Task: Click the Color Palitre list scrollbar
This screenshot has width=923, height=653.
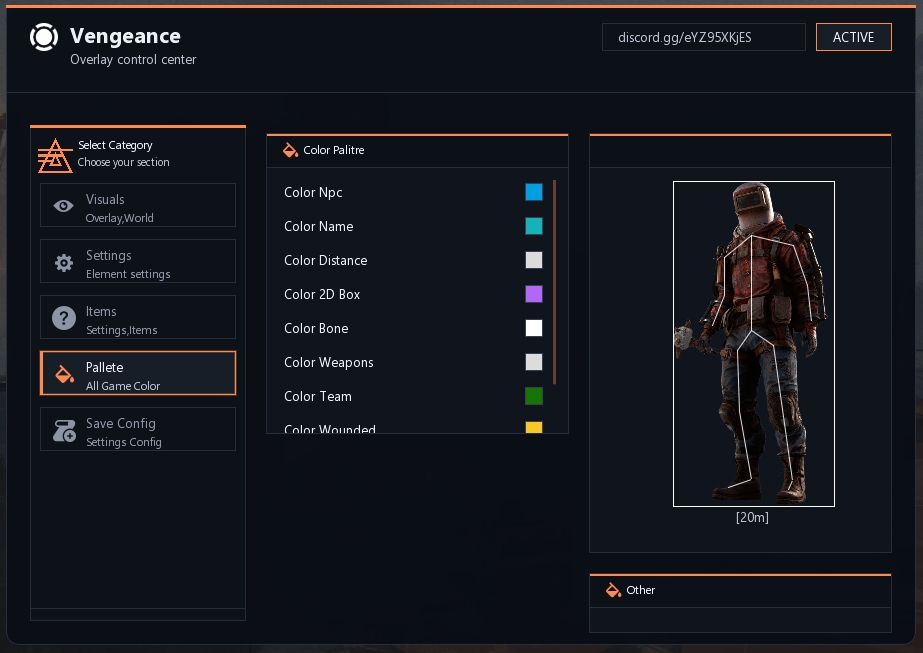Action: 554,282
